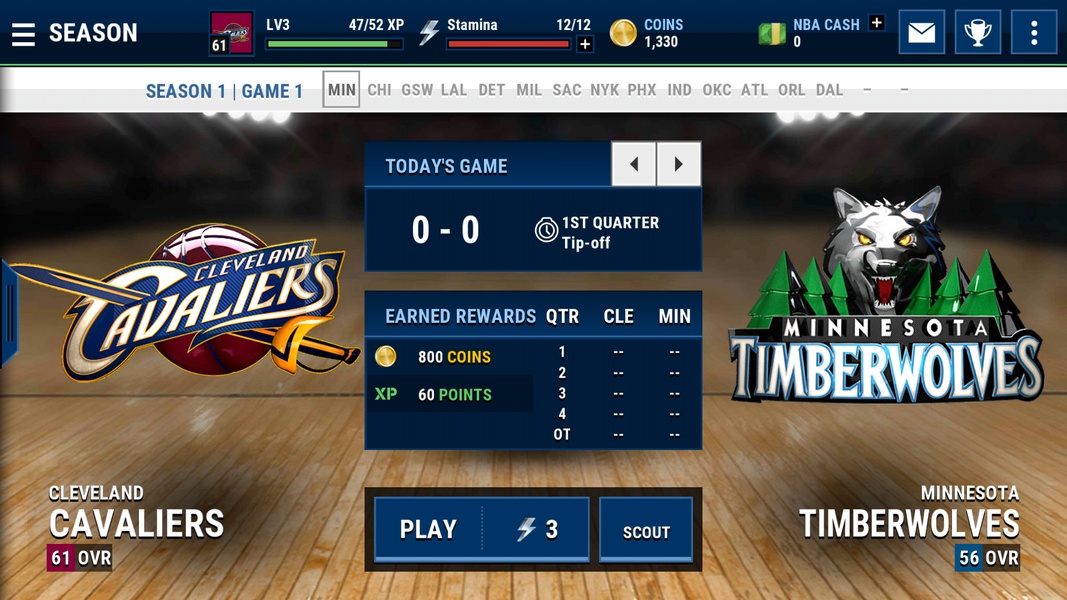The height and width of the screenshot is (600, 1067).
Task: Choose the GSW game in schedule
Action: [417, 90]
